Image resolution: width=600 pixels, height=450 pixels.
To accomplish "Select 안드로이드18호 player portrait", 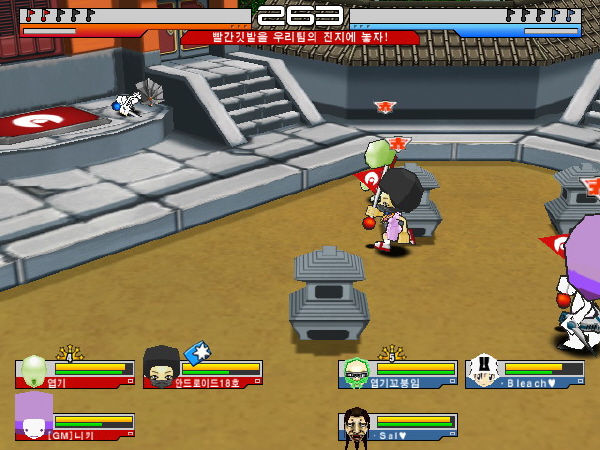I will (x=160, y=368).
